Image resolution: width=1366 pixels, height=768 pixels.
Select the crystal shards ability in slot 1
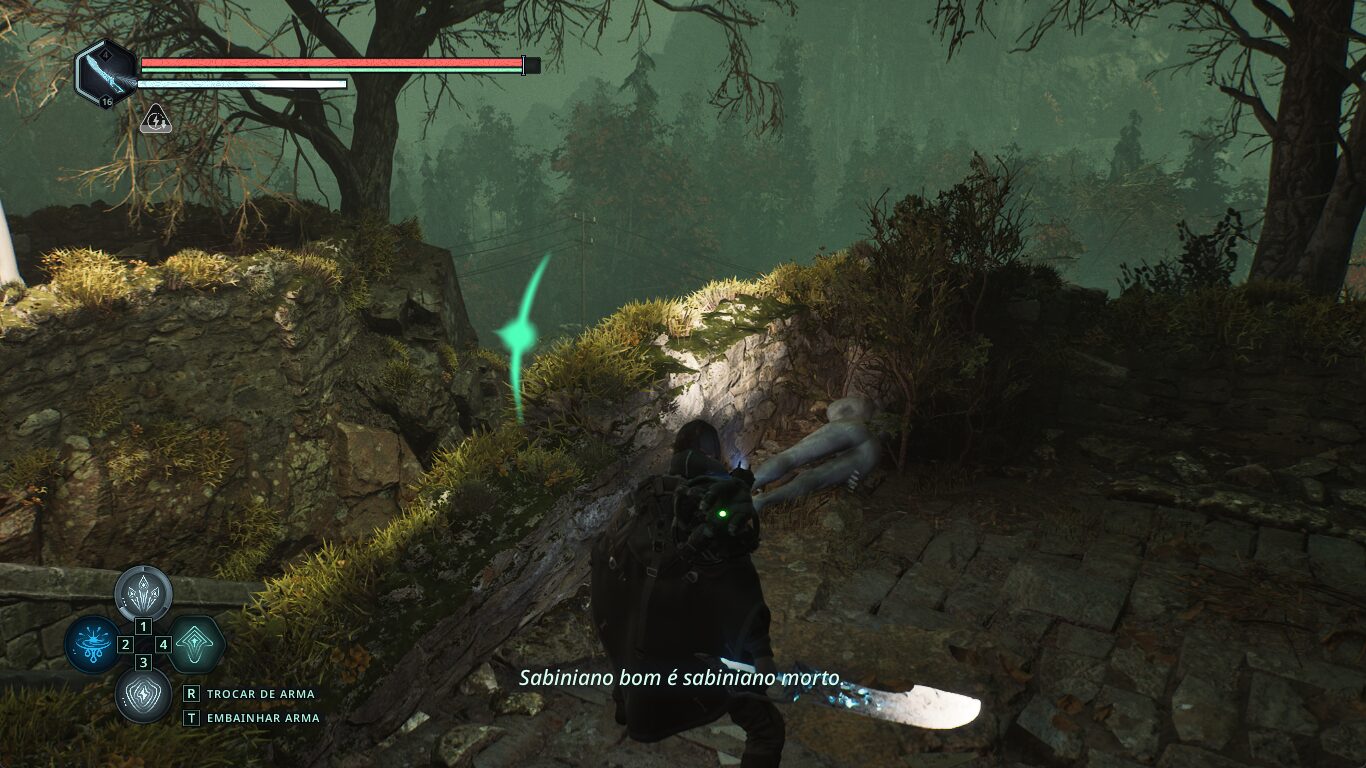click(x=143, y=593)
